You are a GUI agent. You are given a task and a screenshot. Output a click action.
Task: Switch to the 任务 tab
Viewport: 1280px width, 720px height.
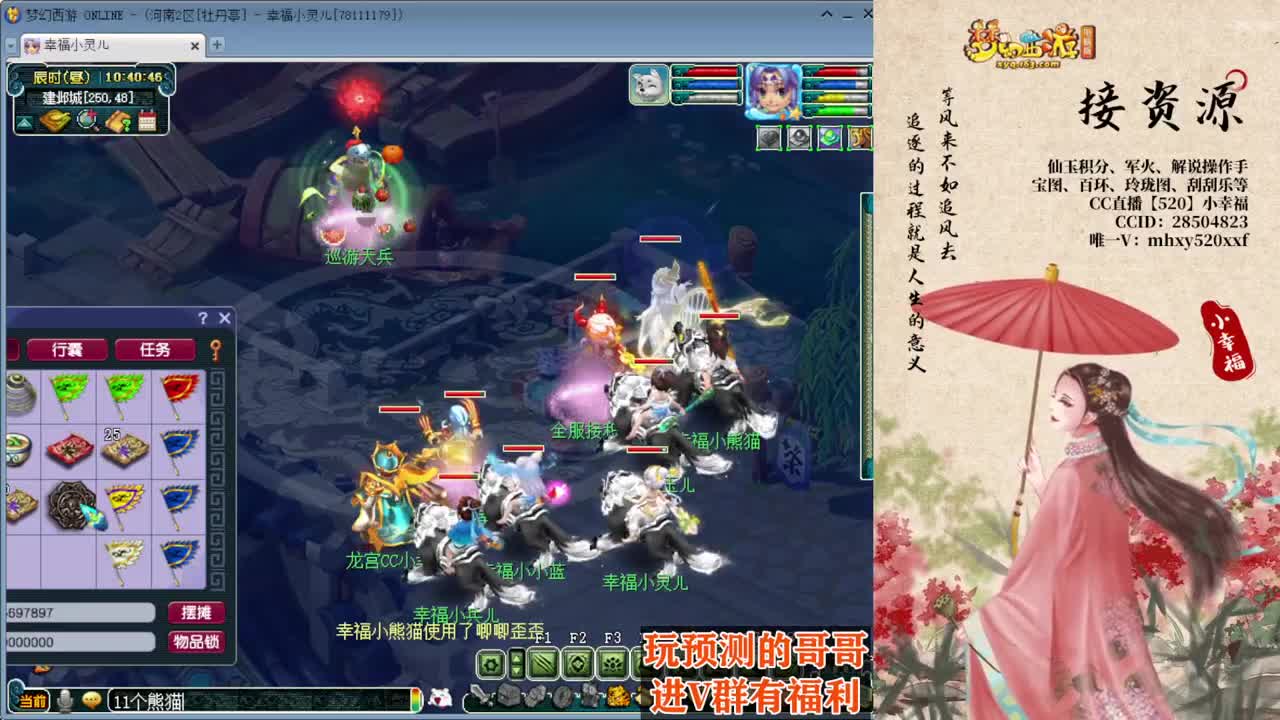(x=155, y=351)
